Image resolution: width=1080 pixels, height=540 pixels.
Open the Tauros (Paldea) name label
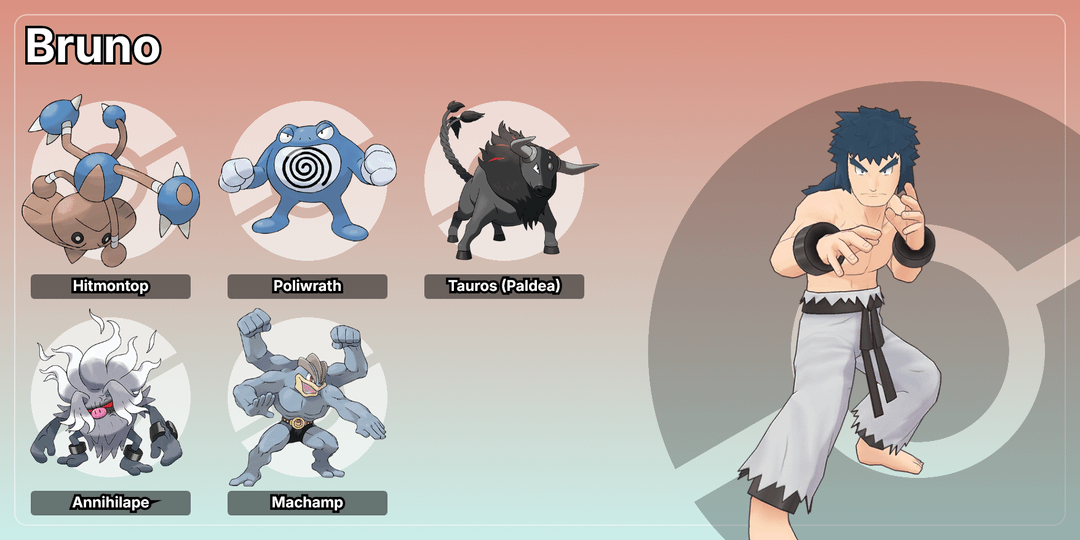point(504,286)
